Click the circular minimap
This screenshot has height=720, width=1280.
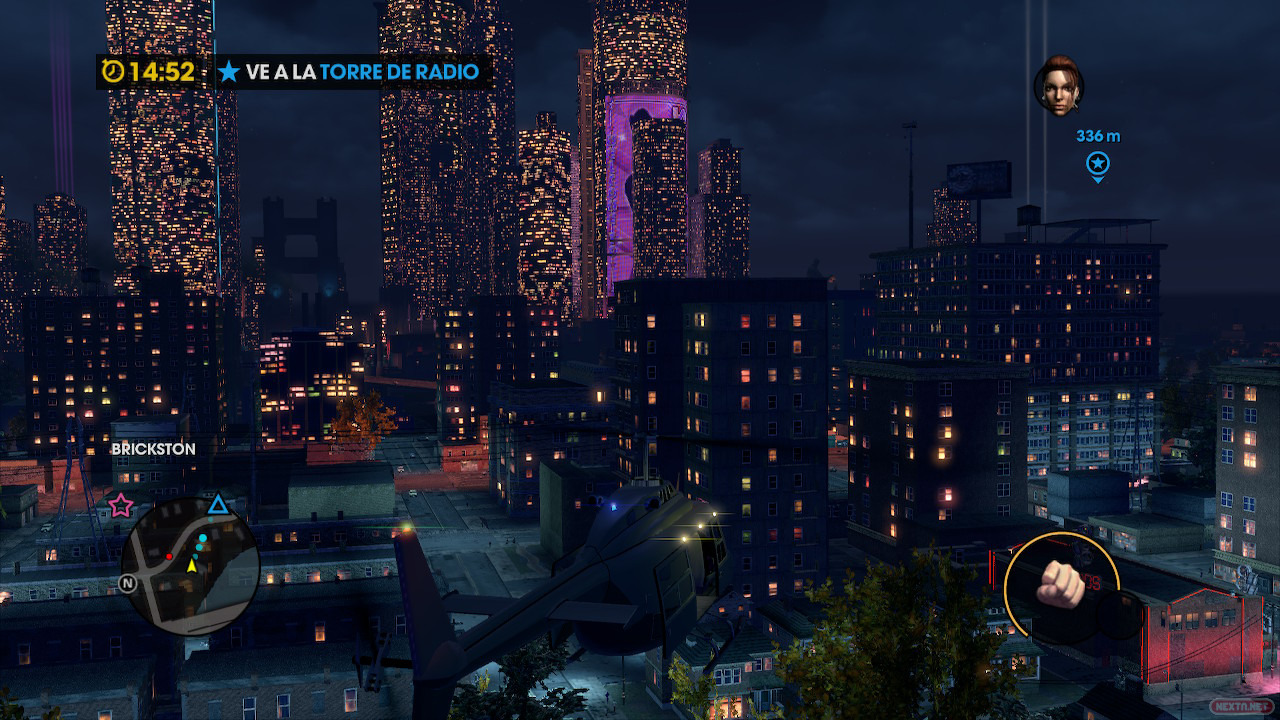(x=190, y=565)
